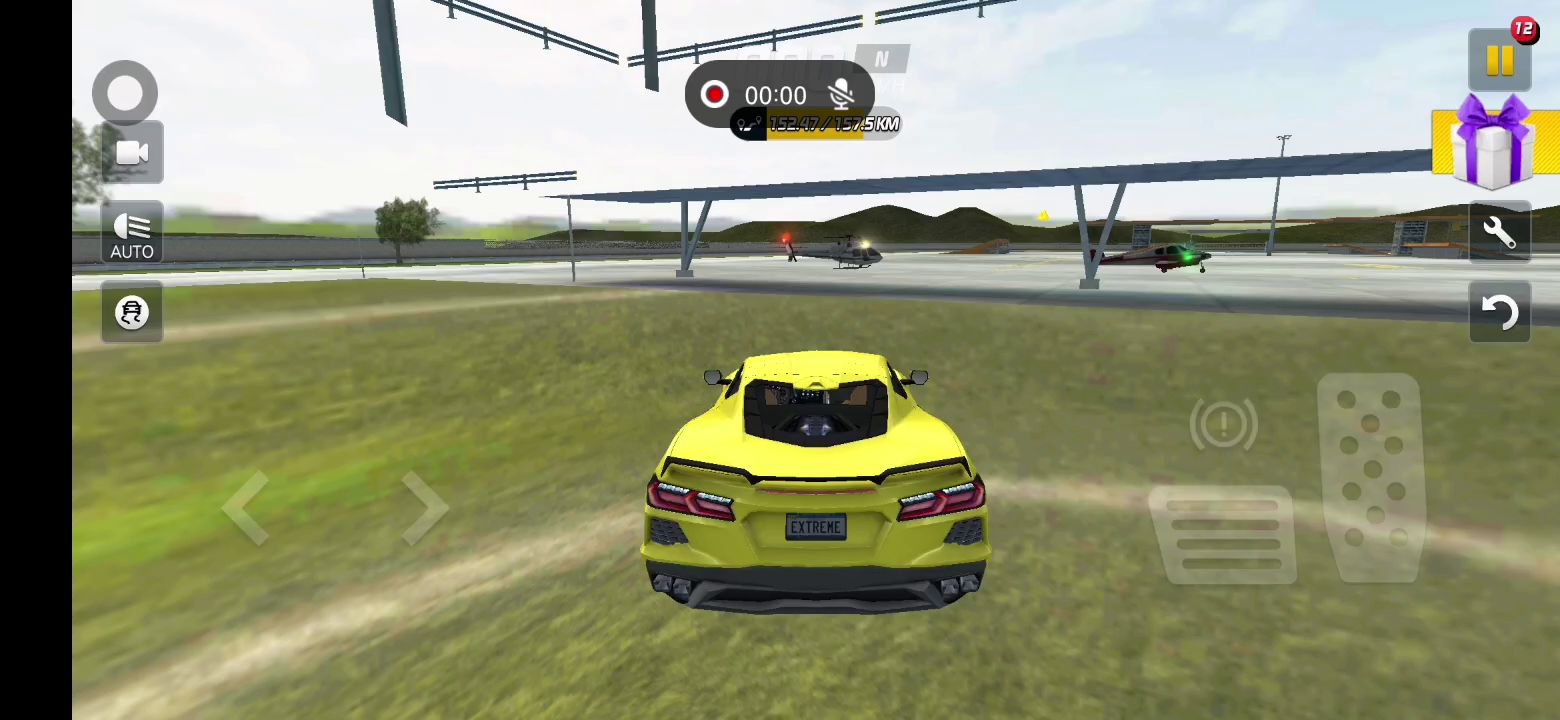Open the purple-ribbon gift box reward
Image resolution: width=1560 pixels, height=720 pixels.
click(x=1494, y=143)
